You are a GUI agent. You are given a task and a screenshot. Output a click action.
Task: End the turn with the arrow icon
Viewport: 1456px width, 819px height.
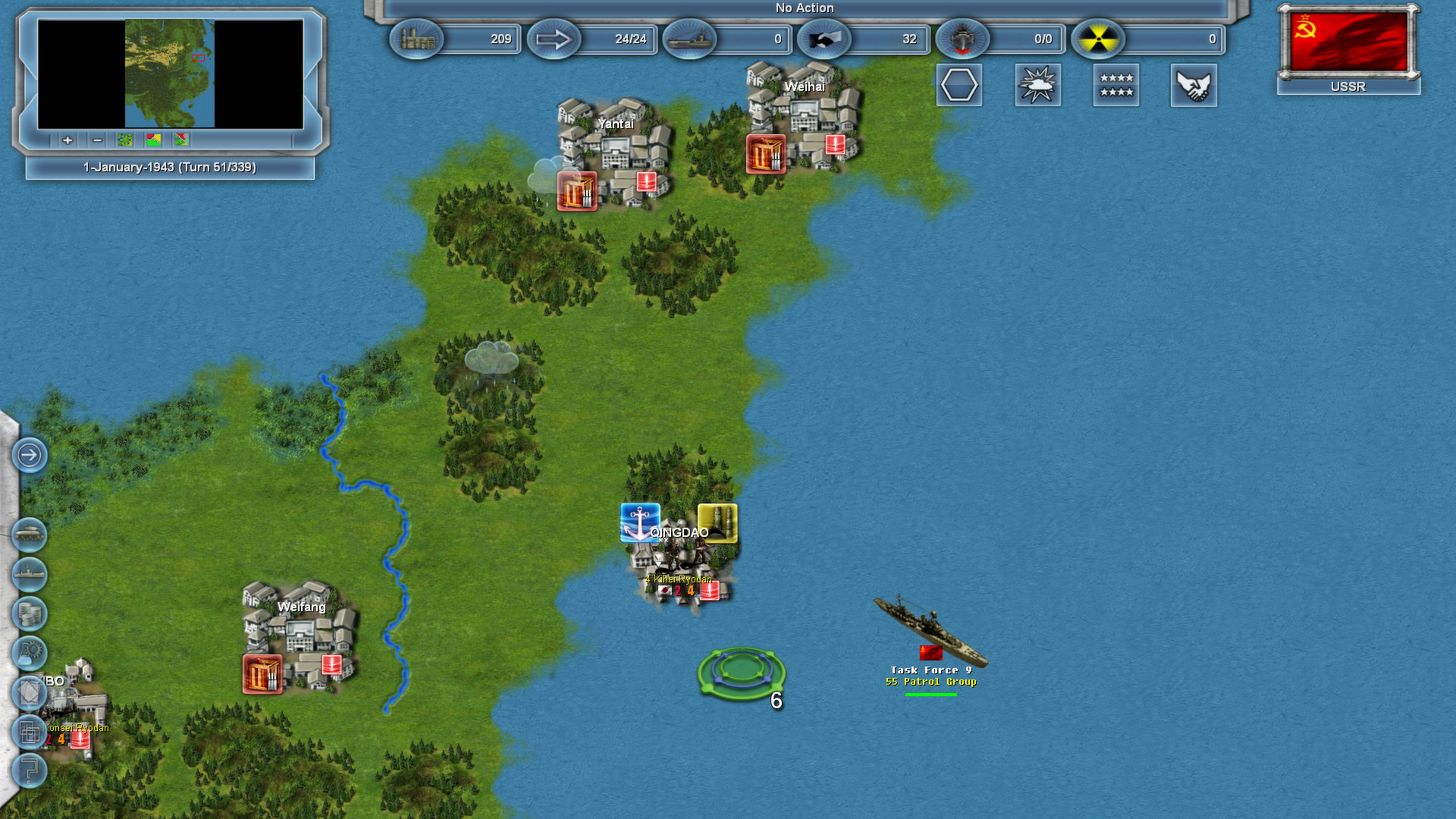pos(30,456)
